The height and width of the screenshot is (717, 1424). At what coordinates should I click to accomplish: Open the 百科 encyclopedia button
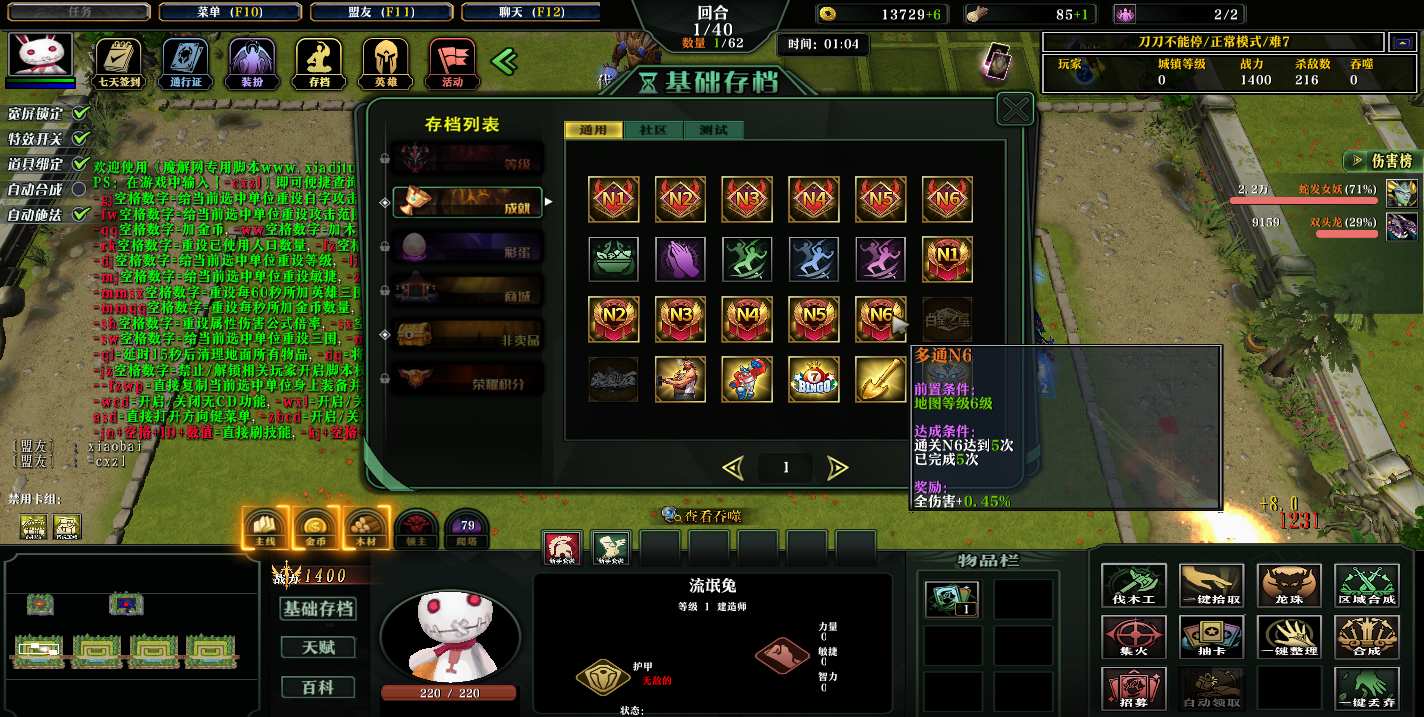click(x=319, y=687)
